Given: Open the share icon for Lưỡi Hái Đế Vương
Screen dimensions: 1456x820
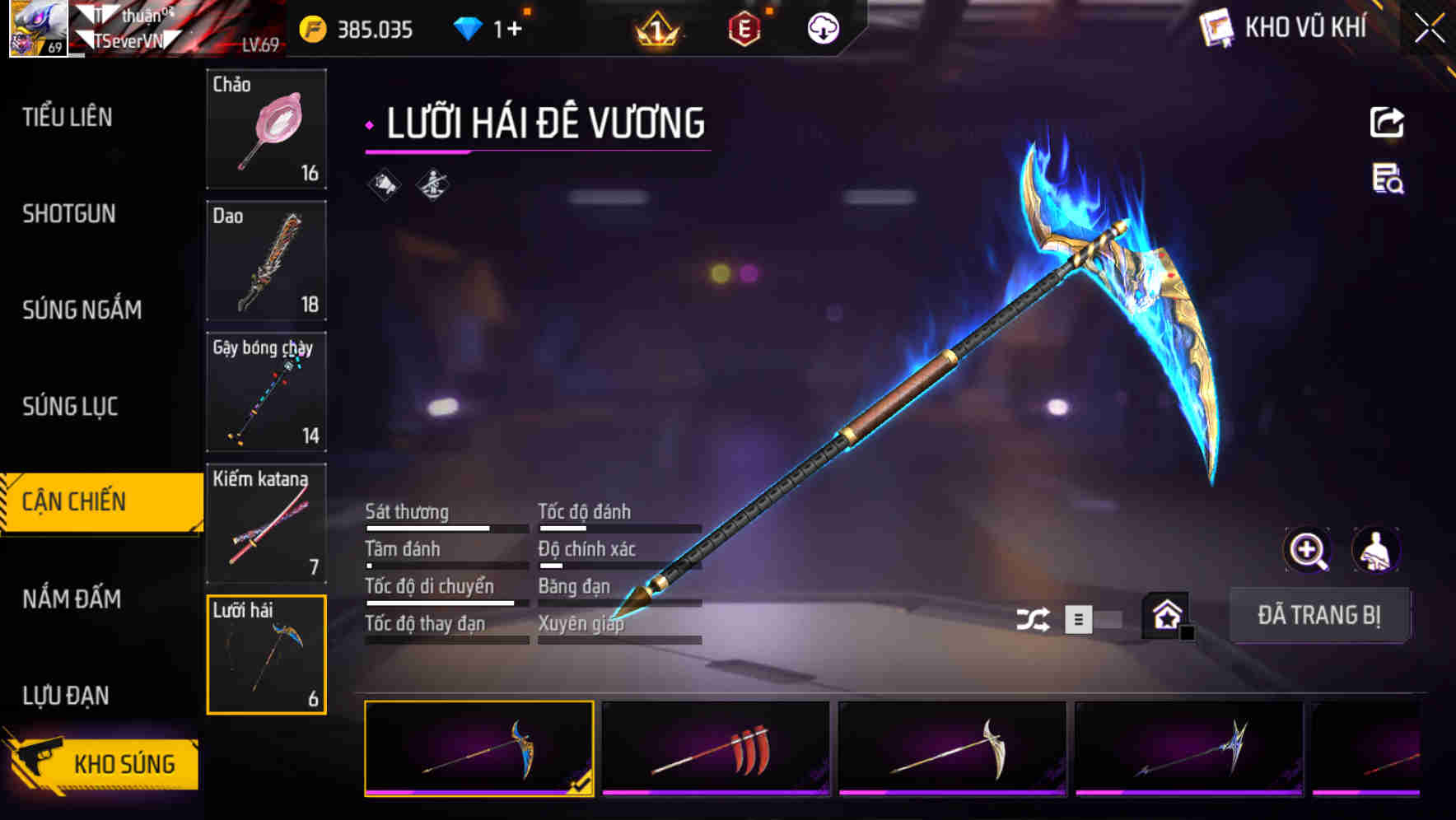Looking at the screenshot, I should coord(1387,122).
